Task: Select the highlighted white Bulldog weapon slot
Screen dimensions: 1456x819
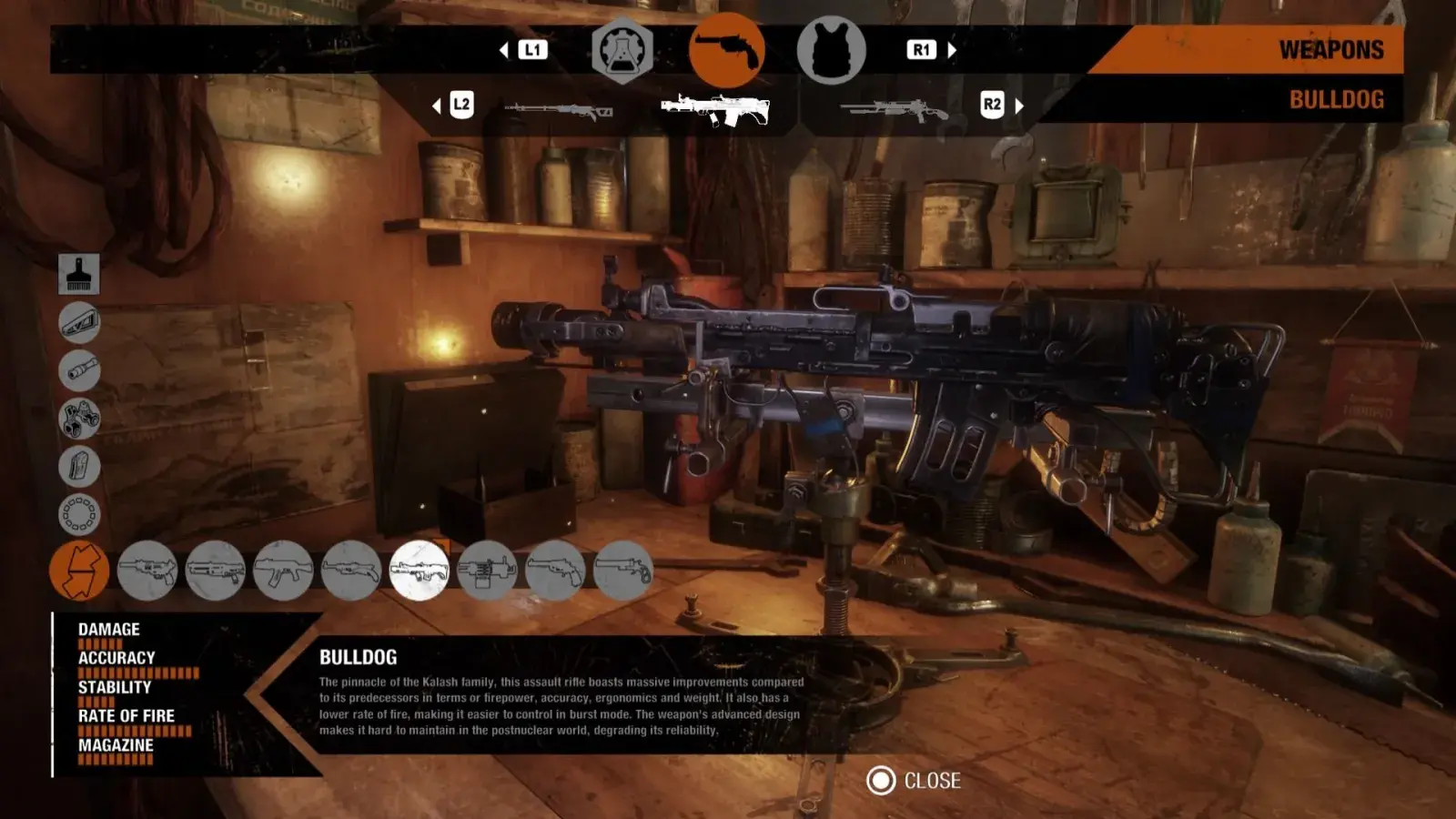Action: tap(715, 109)
